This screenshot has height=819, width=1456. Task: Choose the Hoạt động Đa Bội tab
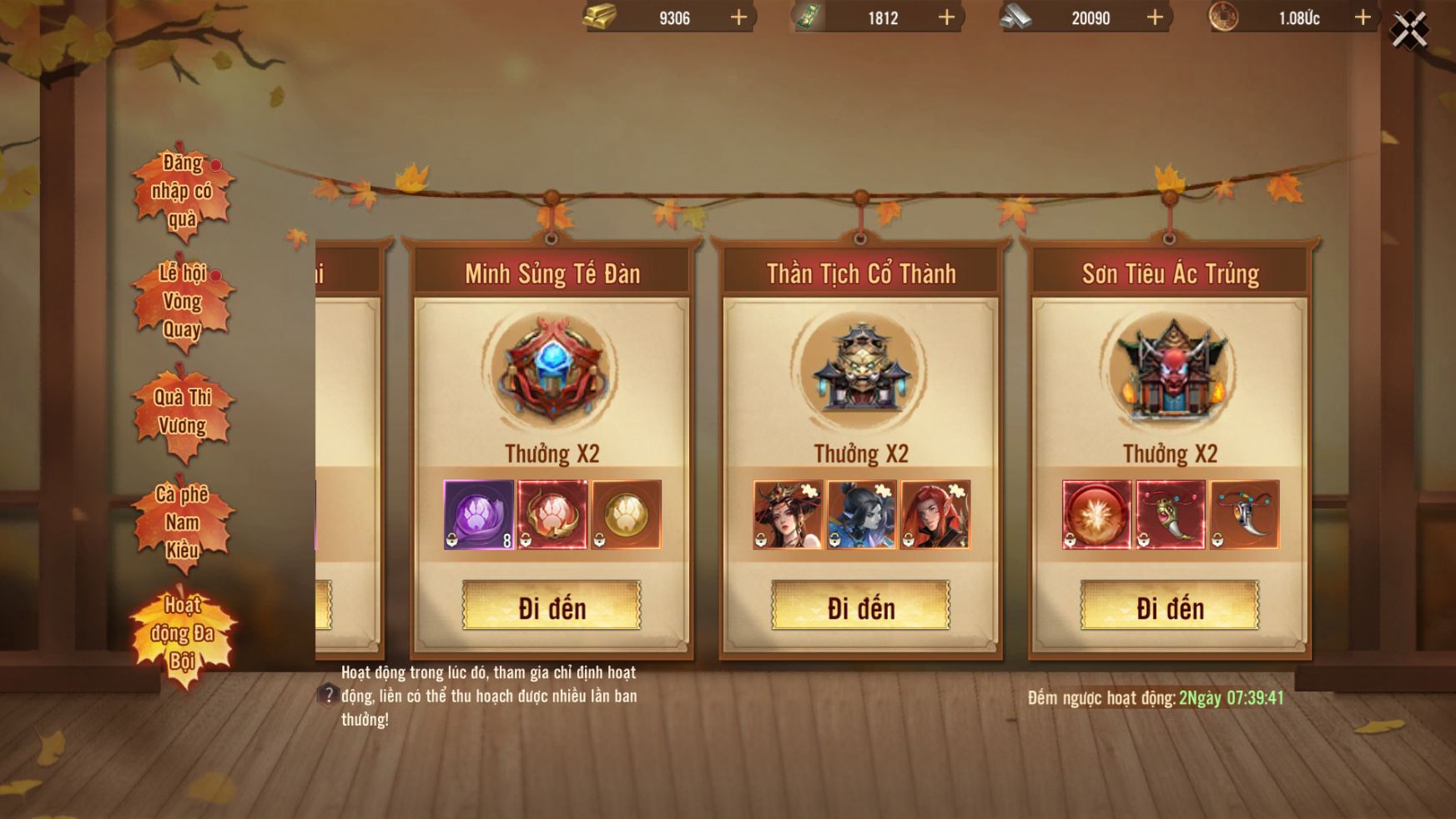182,633
